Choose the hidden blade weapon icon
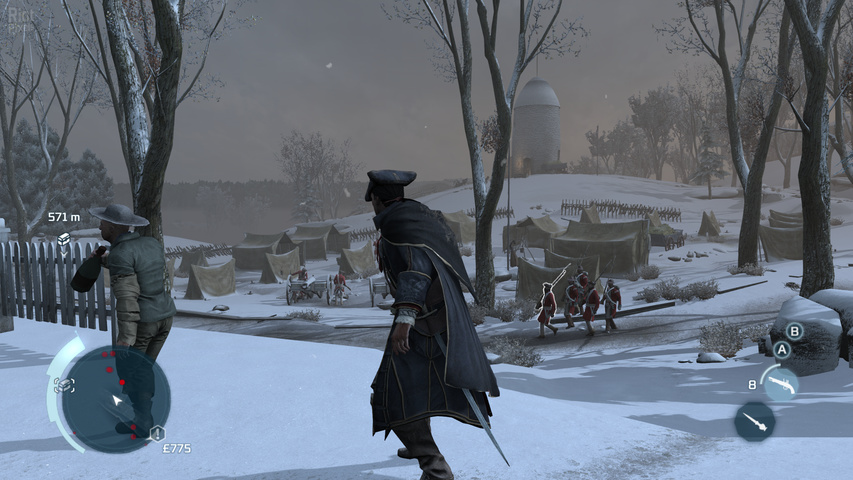Screen dimensions: 853x480 754,421
